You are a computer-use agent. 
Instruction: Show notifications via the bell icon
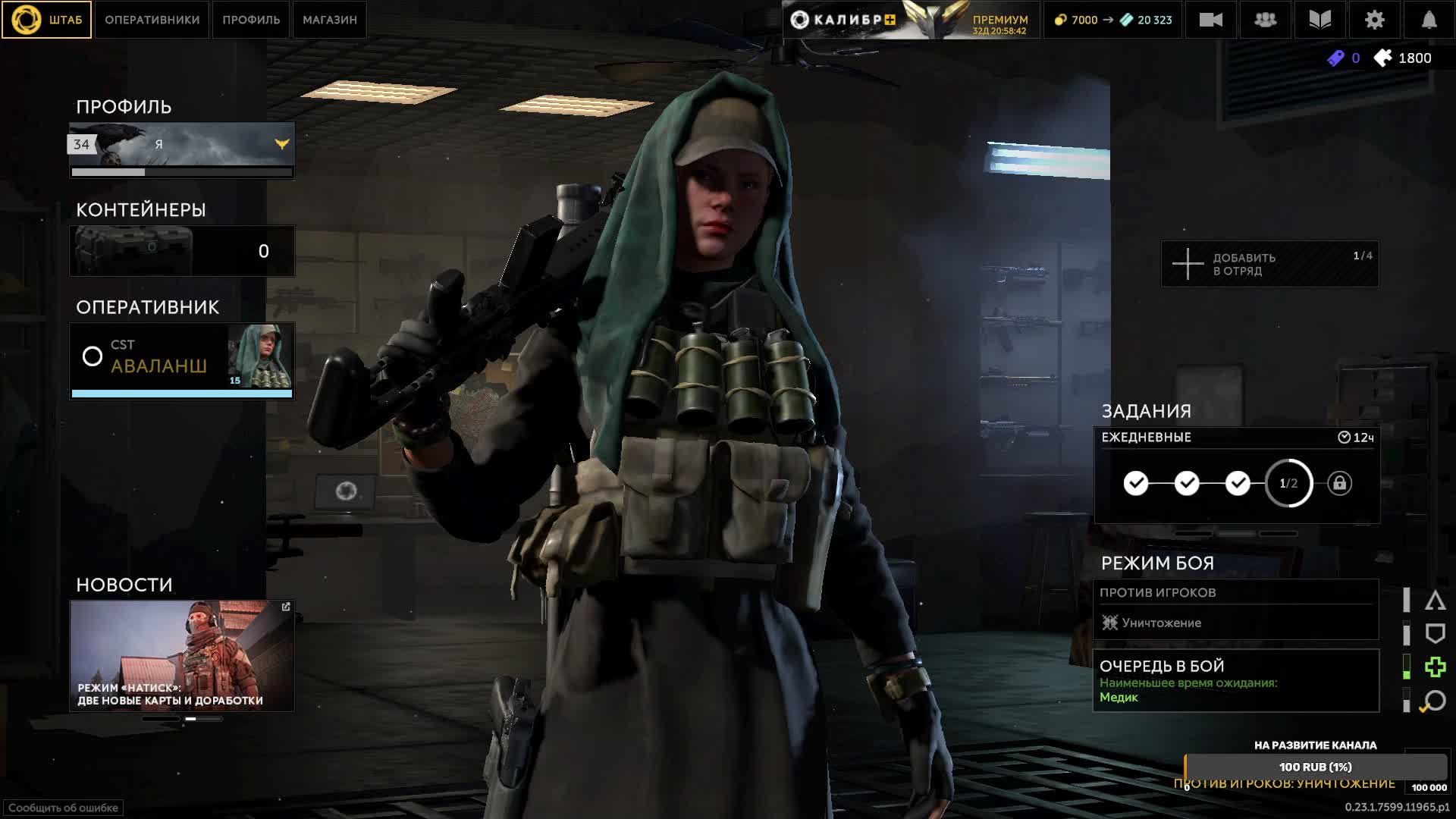(1429, 20)
